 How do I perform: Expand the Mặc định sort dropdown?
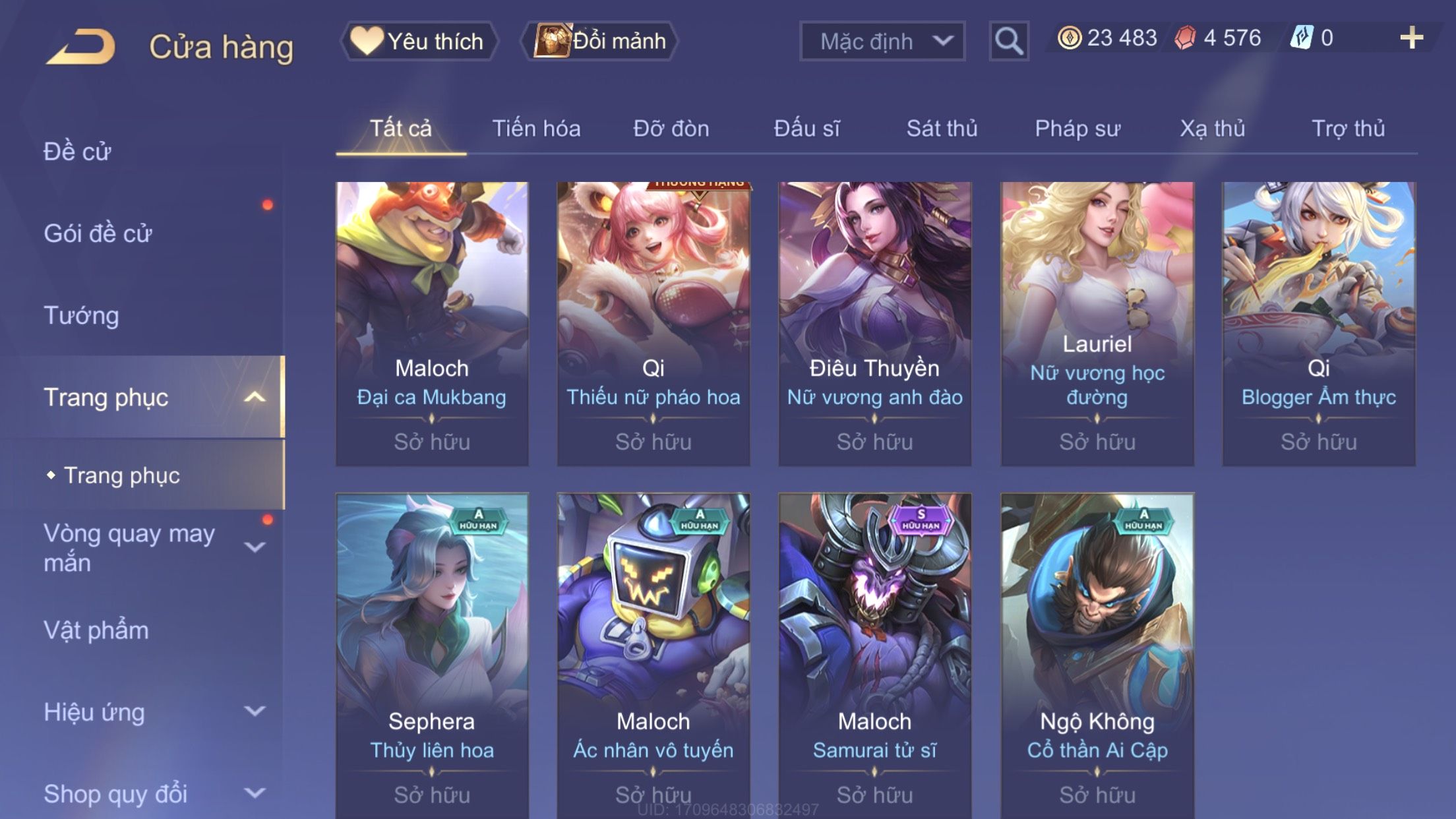tap(882, 41)
